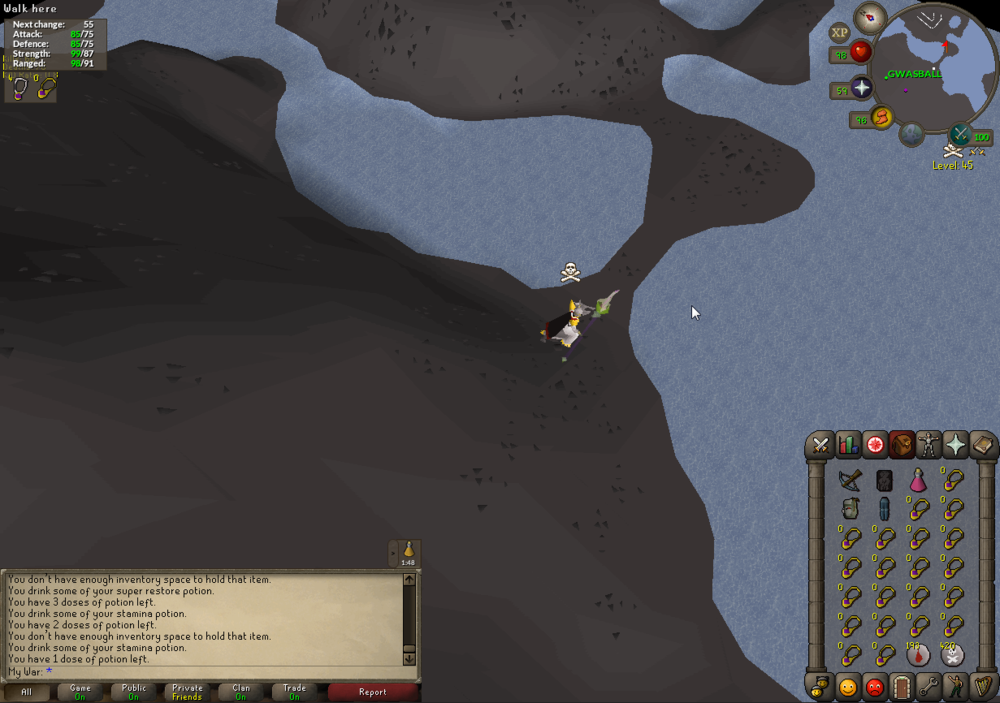Select the death rune stack
Screen dimensions: 1000x703
tap(951, 655)
